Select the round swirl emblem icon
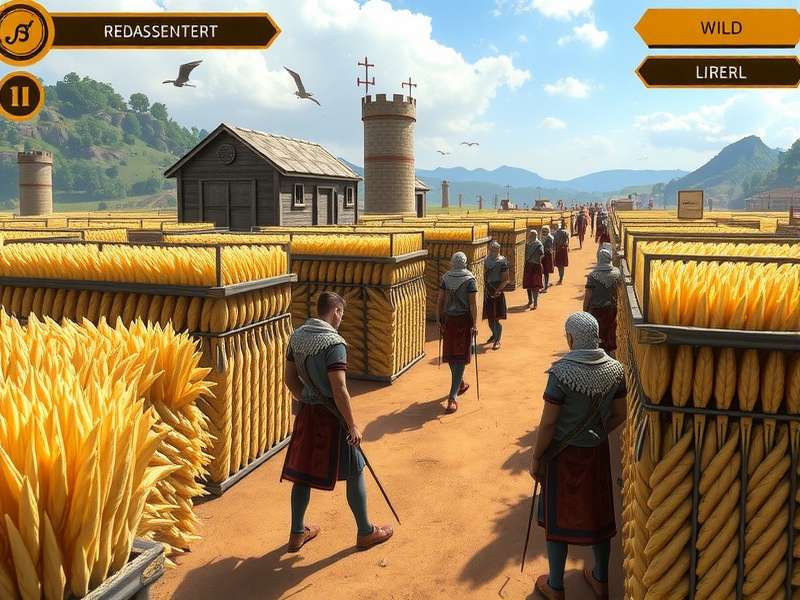Image resolution: width=800 pixels, height=600 pixels. coord(22,31)
